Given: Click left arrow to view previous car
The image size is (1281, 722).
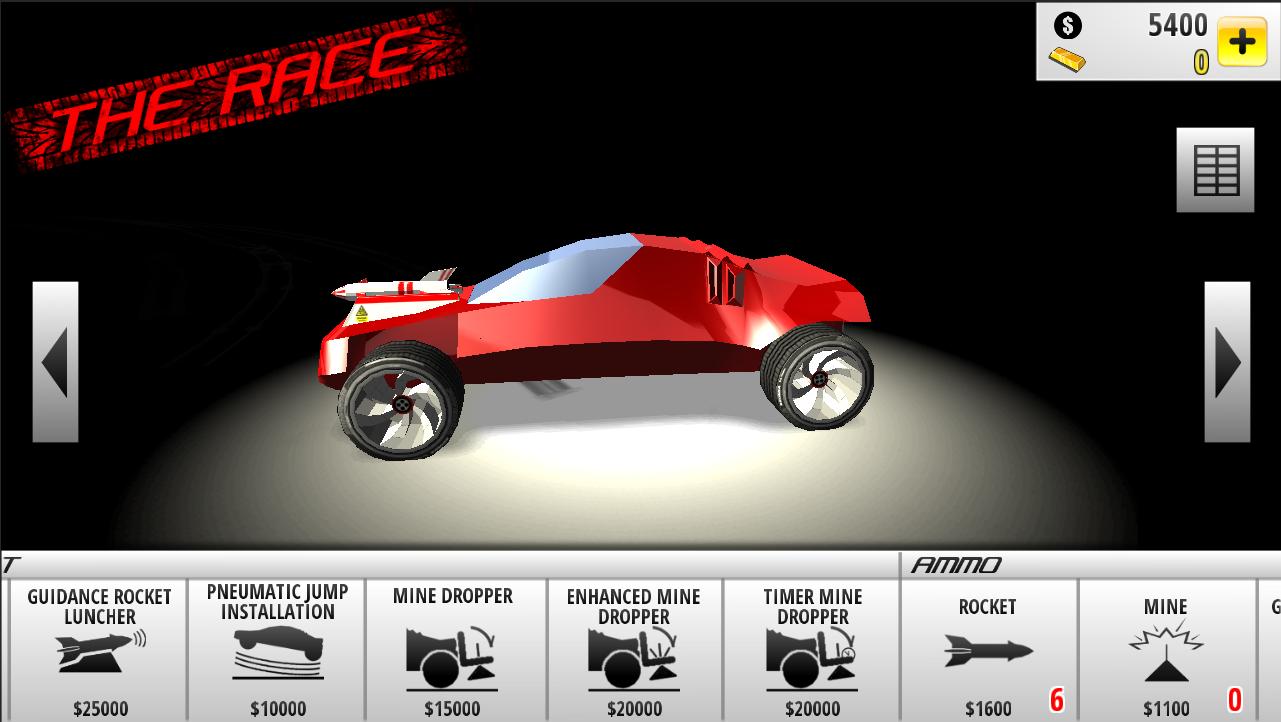Looking at the screenshot, I should 54,363.
